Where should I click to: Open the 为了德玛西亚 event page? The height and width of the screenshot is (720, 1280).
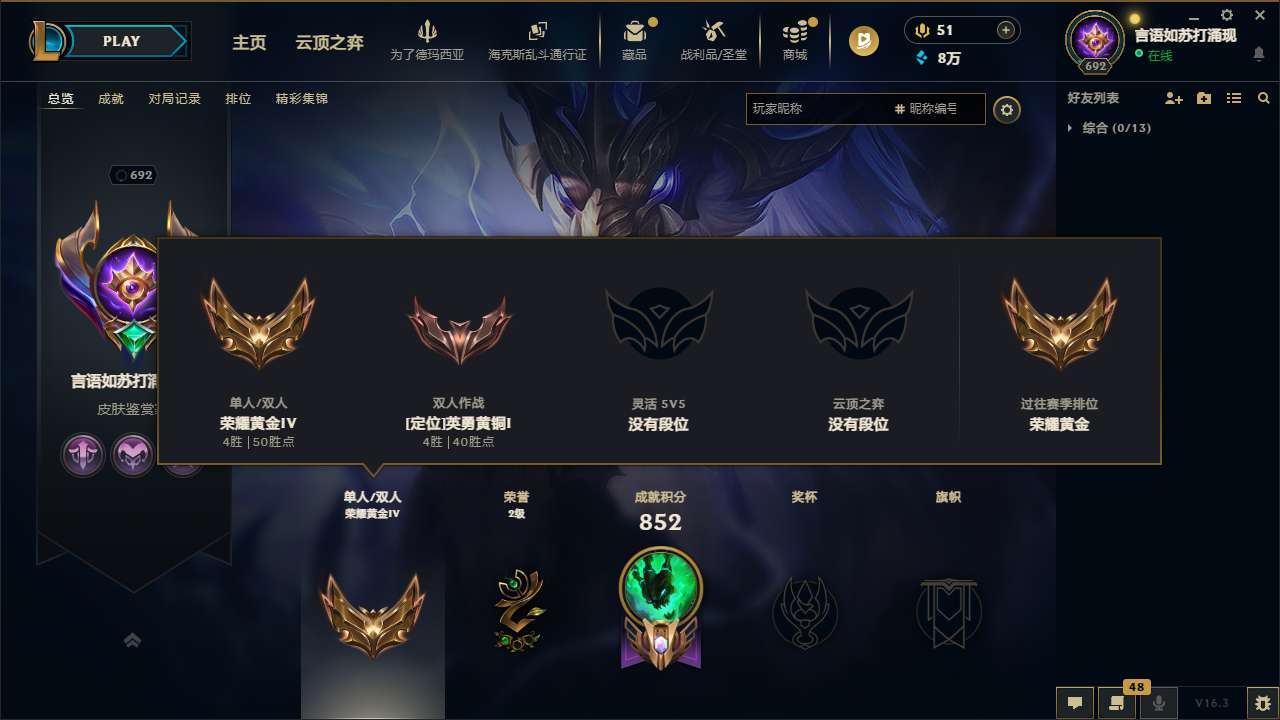point(428,40)
